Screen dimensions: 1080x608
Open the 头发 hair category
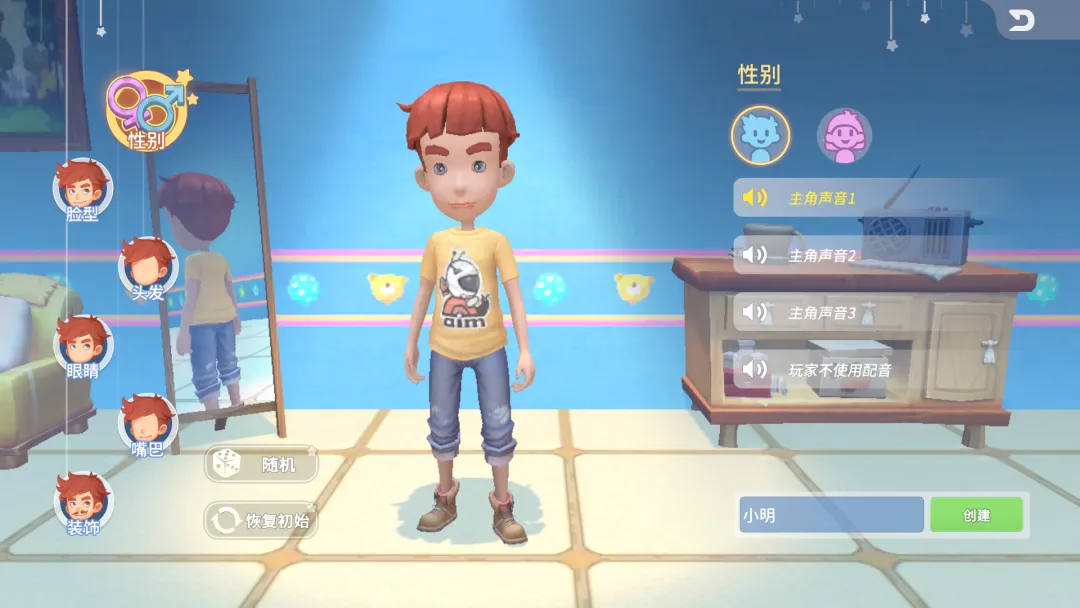[x=148, y=268]
